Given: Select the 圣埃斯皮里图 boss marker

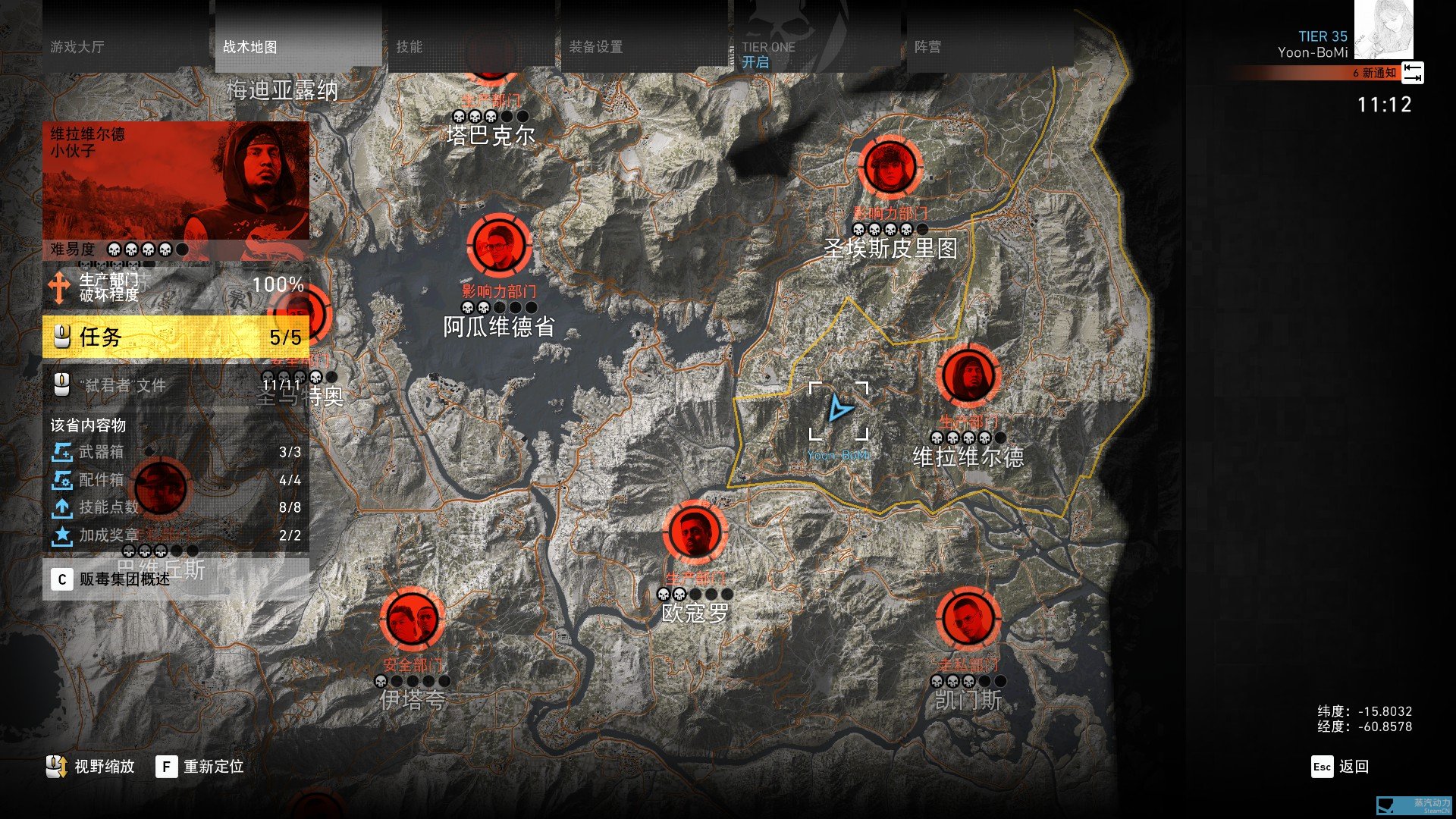Looking at the screenshot, I should 890,166.
